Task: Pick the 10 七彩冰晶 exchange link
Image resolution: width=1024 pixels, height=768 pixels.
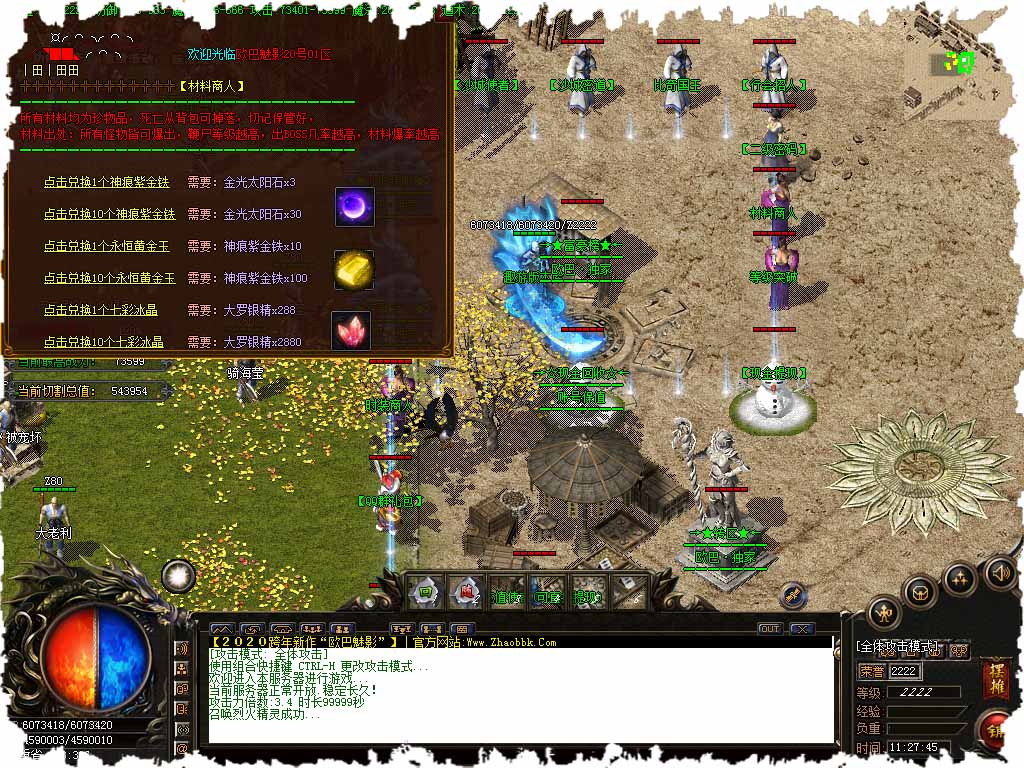Action: 103,342
